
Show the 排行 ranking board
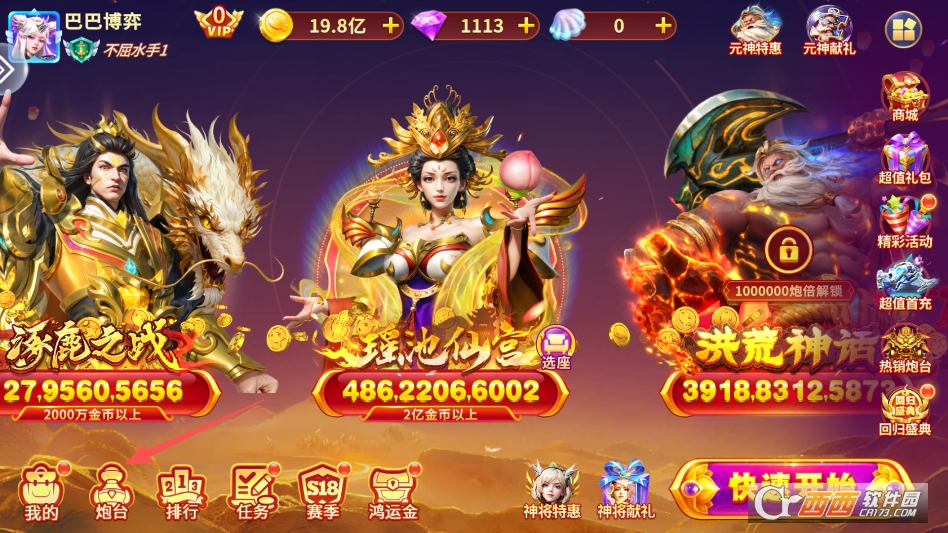(181, 492)
